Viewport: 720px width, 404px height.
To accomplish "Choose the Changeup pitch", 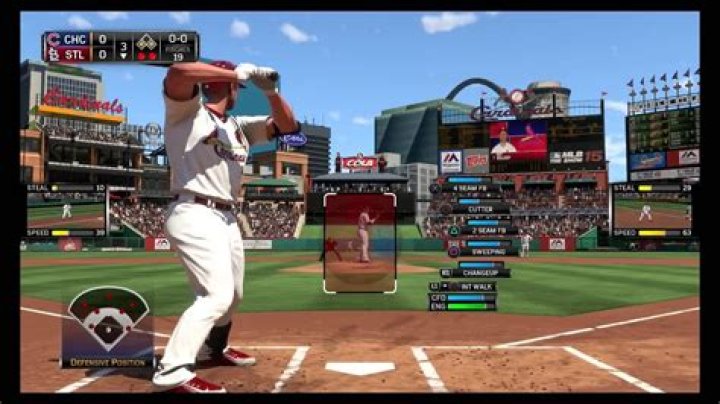I will coord(479,272).
